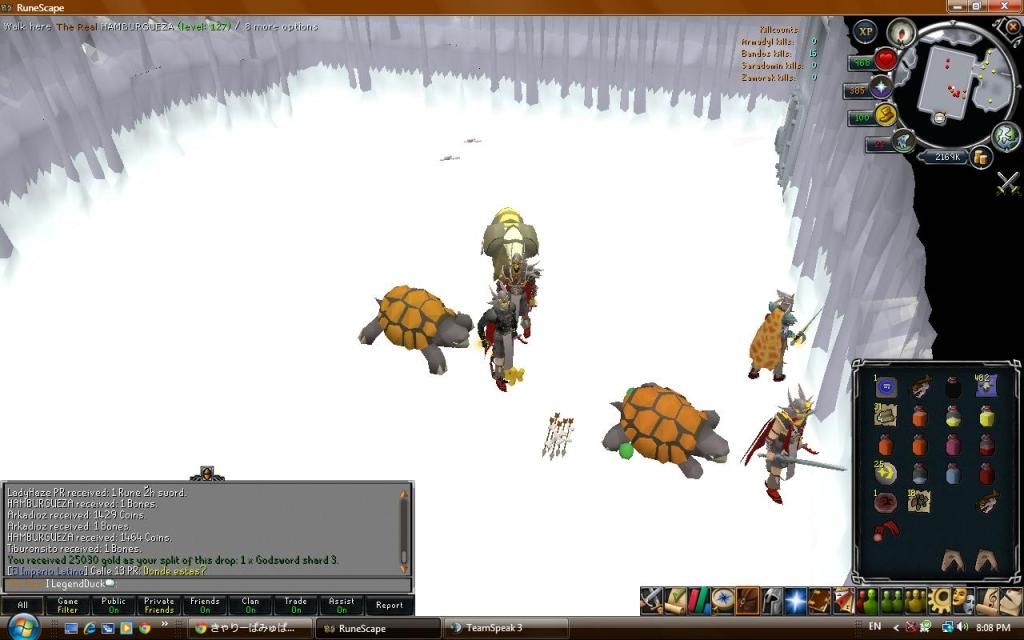Switch to Private Friends chat tab
Screen dimensions: 1024x640
point(159,605)
